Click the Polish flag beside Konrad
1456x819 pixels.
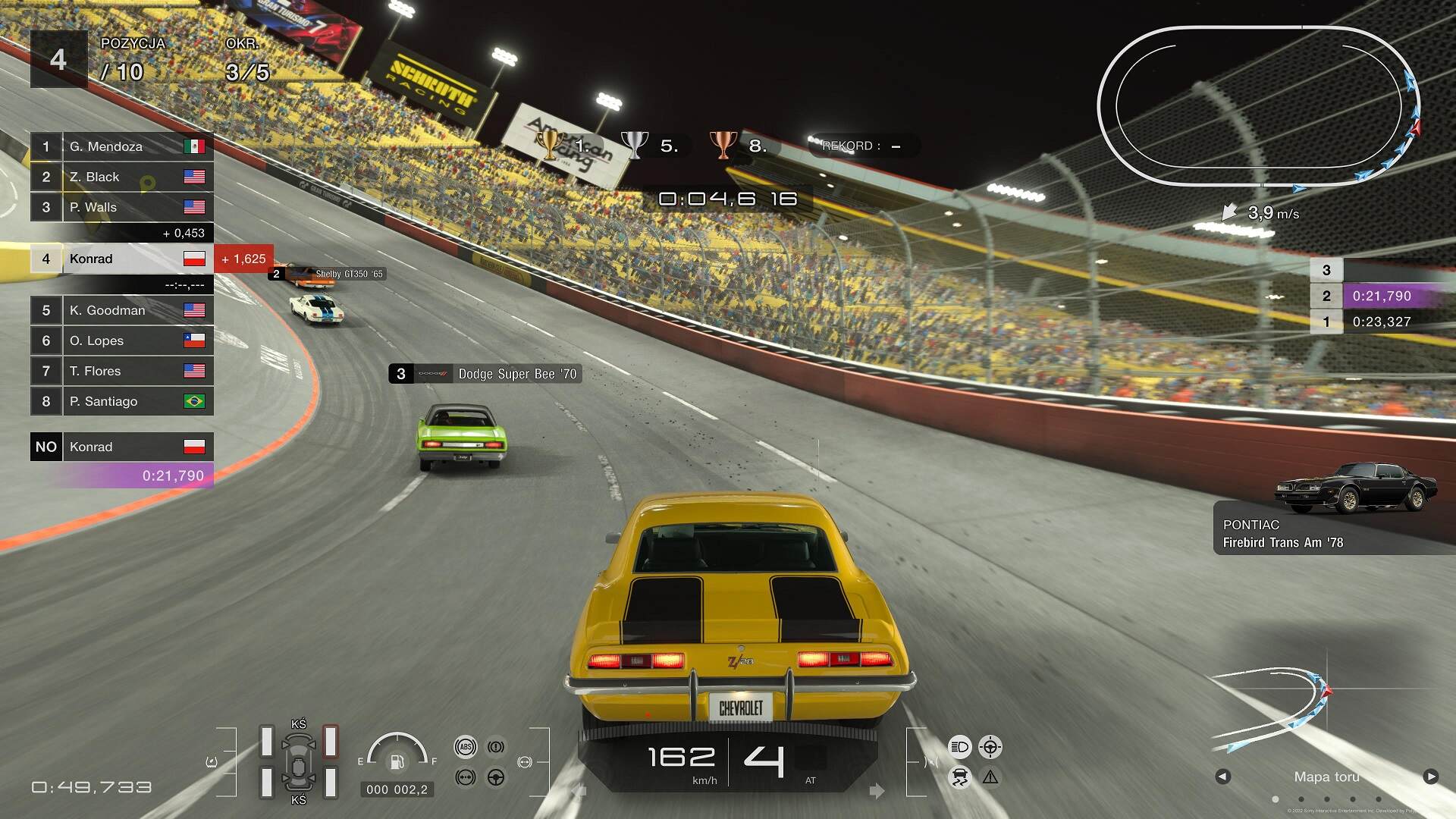click(196, 259)
